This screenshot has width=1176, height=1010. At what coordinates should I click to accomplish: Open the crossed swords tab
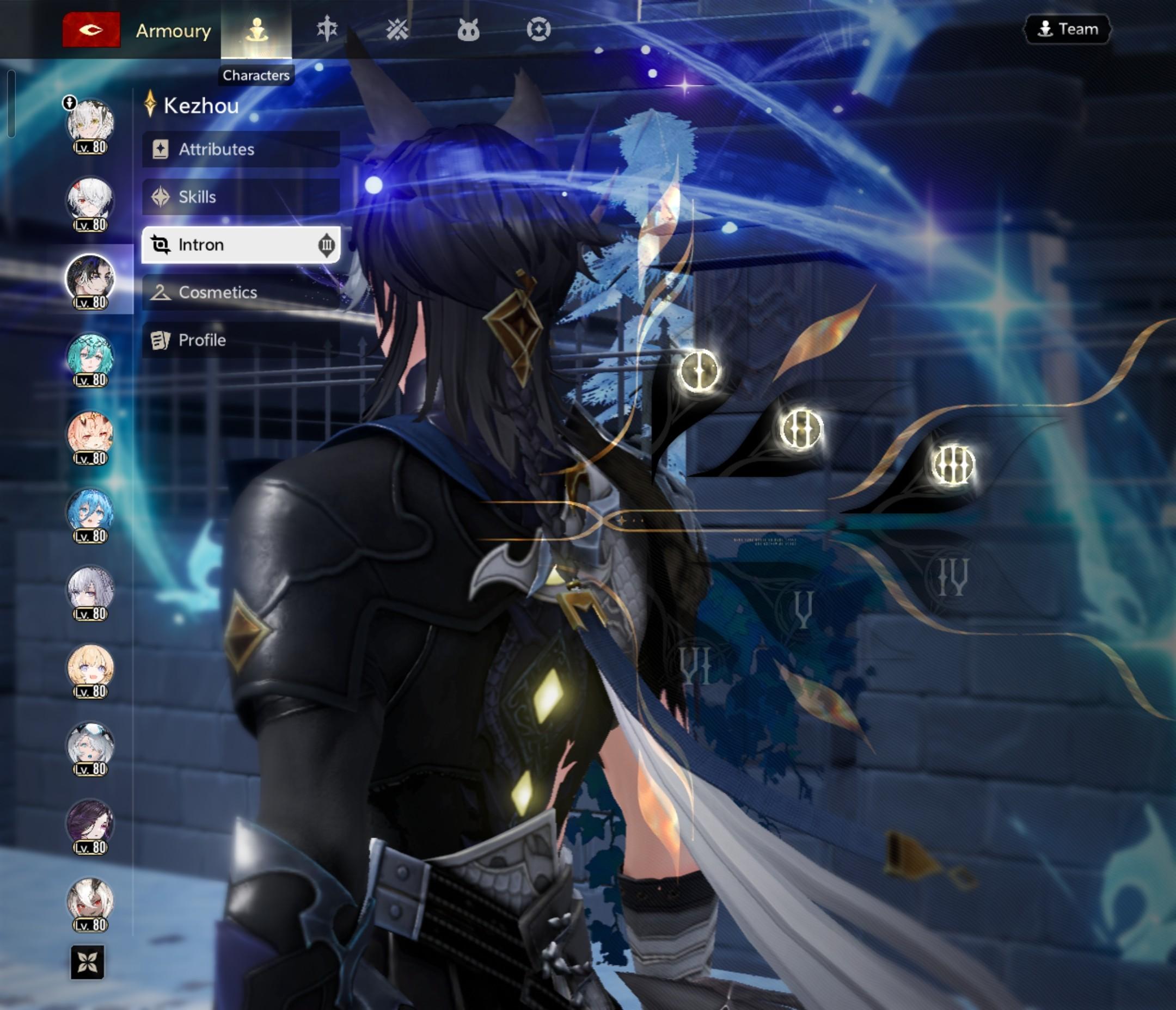[397, 29]
